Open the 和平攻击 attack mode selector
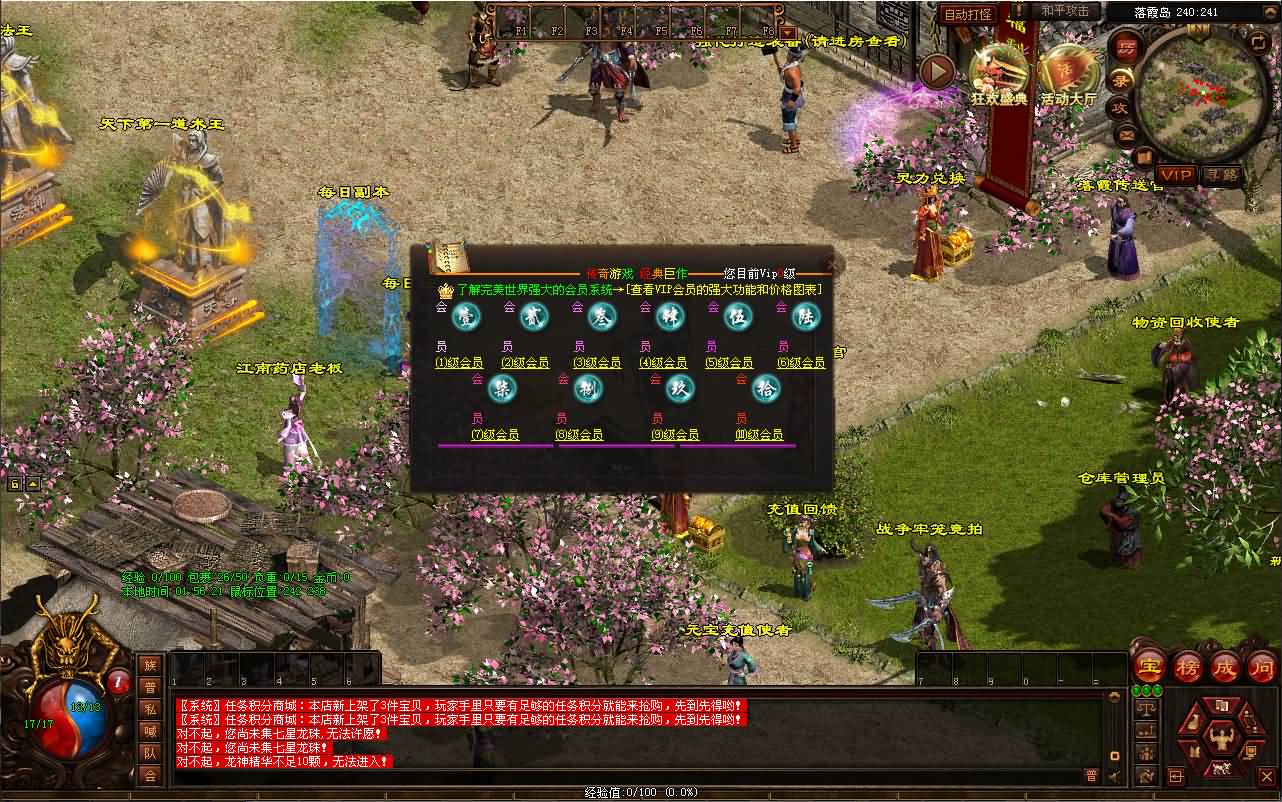The height and width of the screenshot is (802, 1282). click(1065, 12)
